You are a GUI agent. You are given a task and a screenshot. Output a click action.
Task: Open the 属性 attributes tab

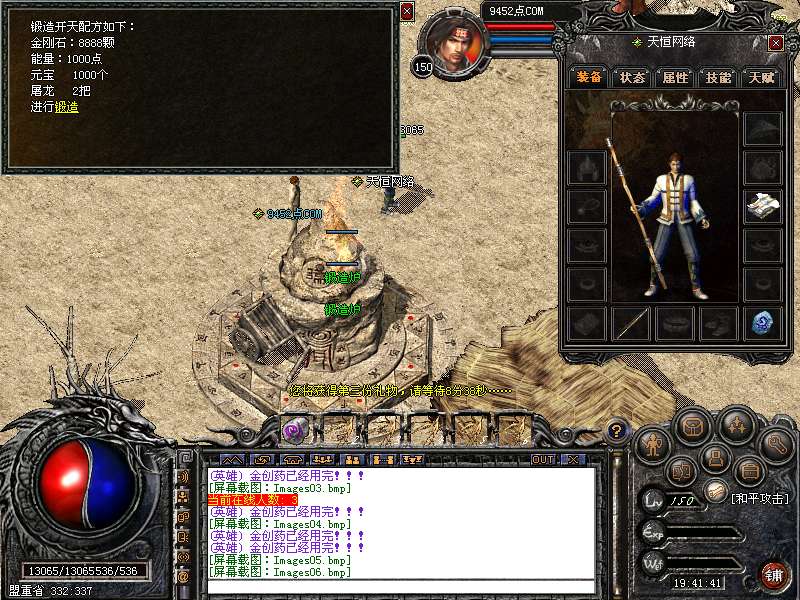point(675,77)
